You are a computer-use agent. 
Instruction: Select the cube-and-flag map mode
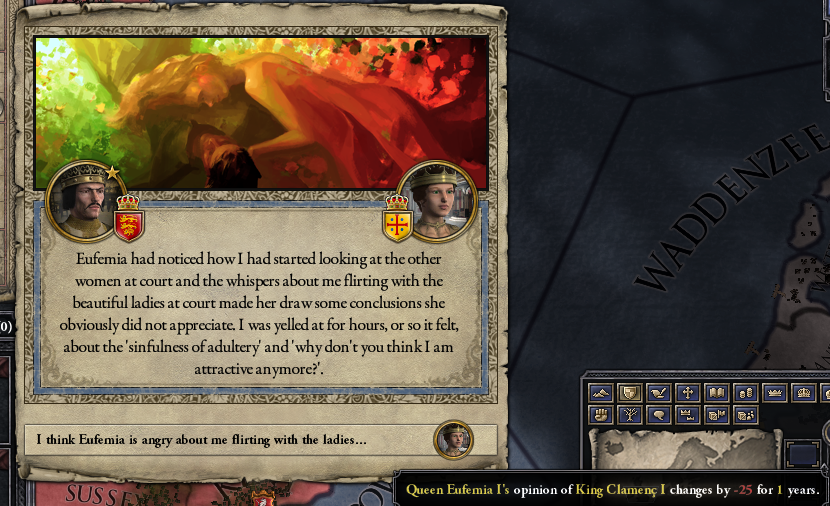point(716,414)
